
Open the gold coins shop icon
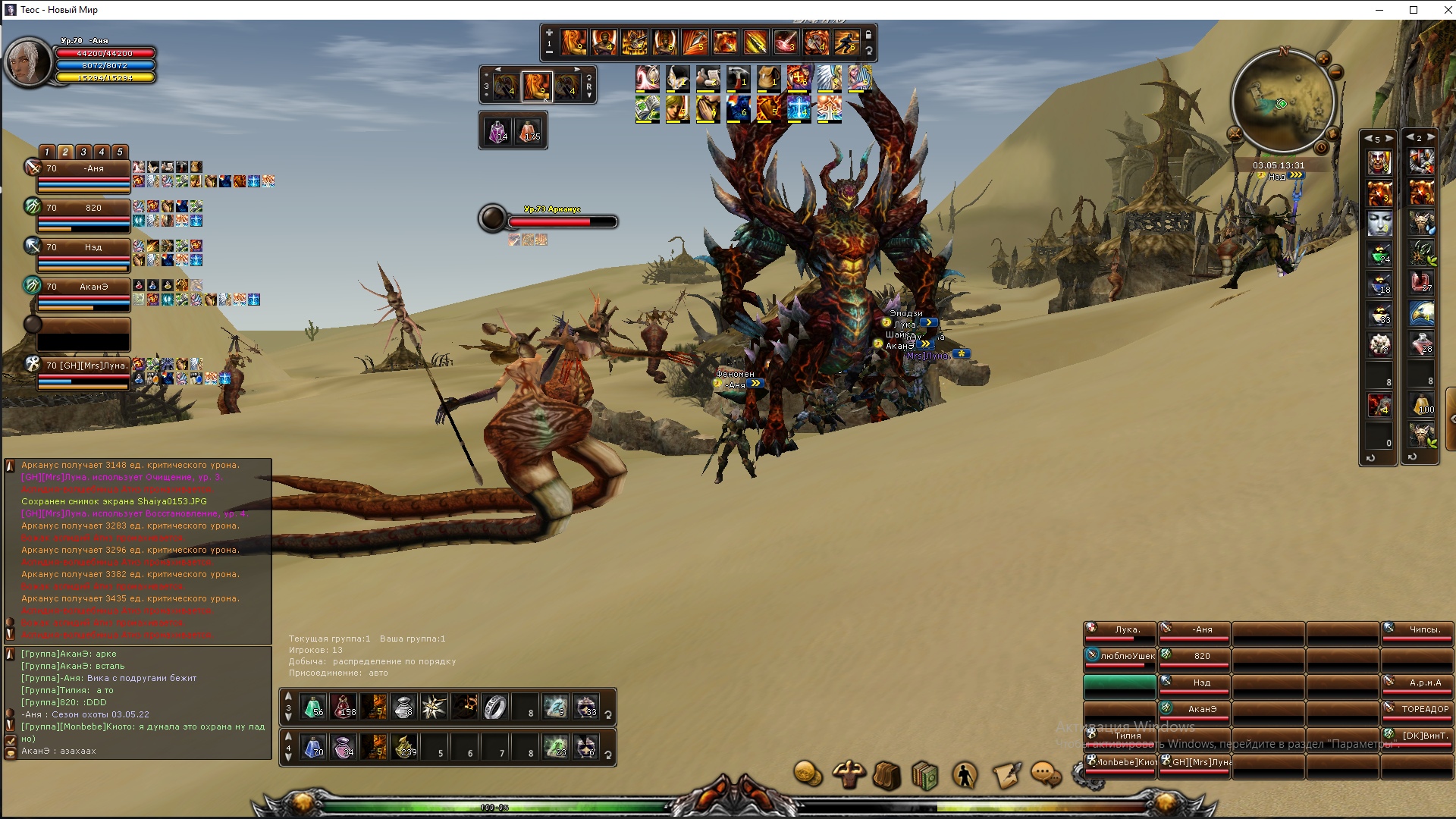808,774
